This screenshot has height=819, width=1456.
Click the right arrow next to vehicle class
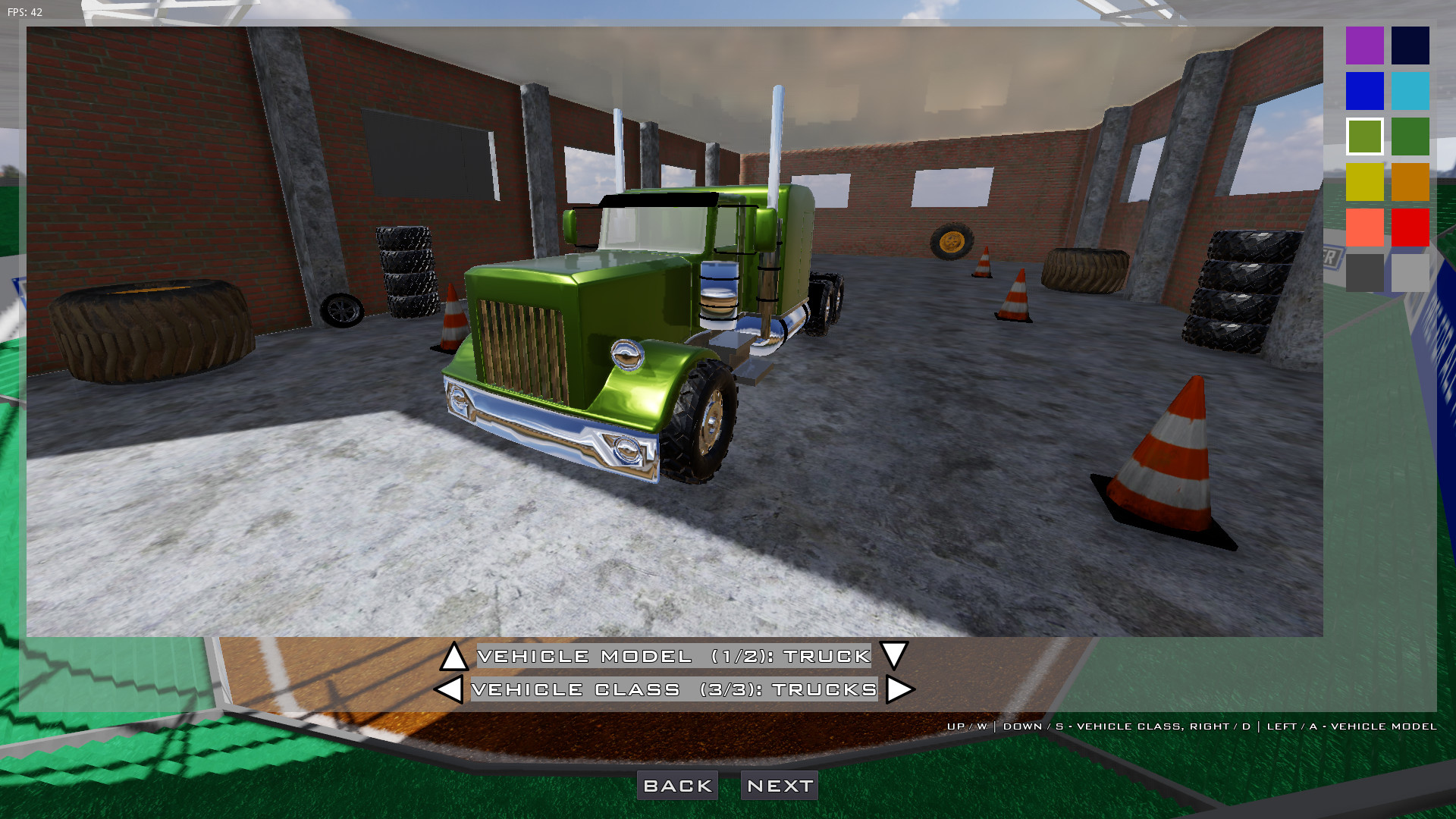coord(899,690)
